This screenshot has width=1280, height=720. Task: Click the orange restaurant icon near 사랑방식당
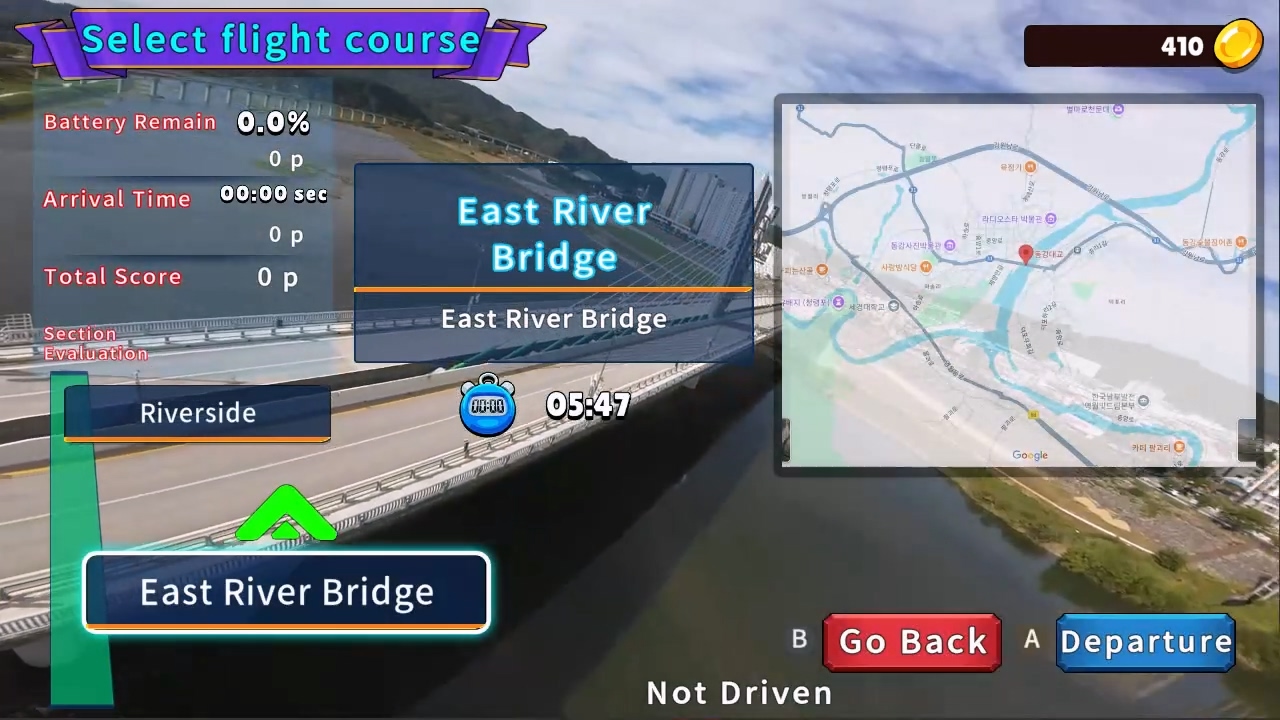pos(926,266)
